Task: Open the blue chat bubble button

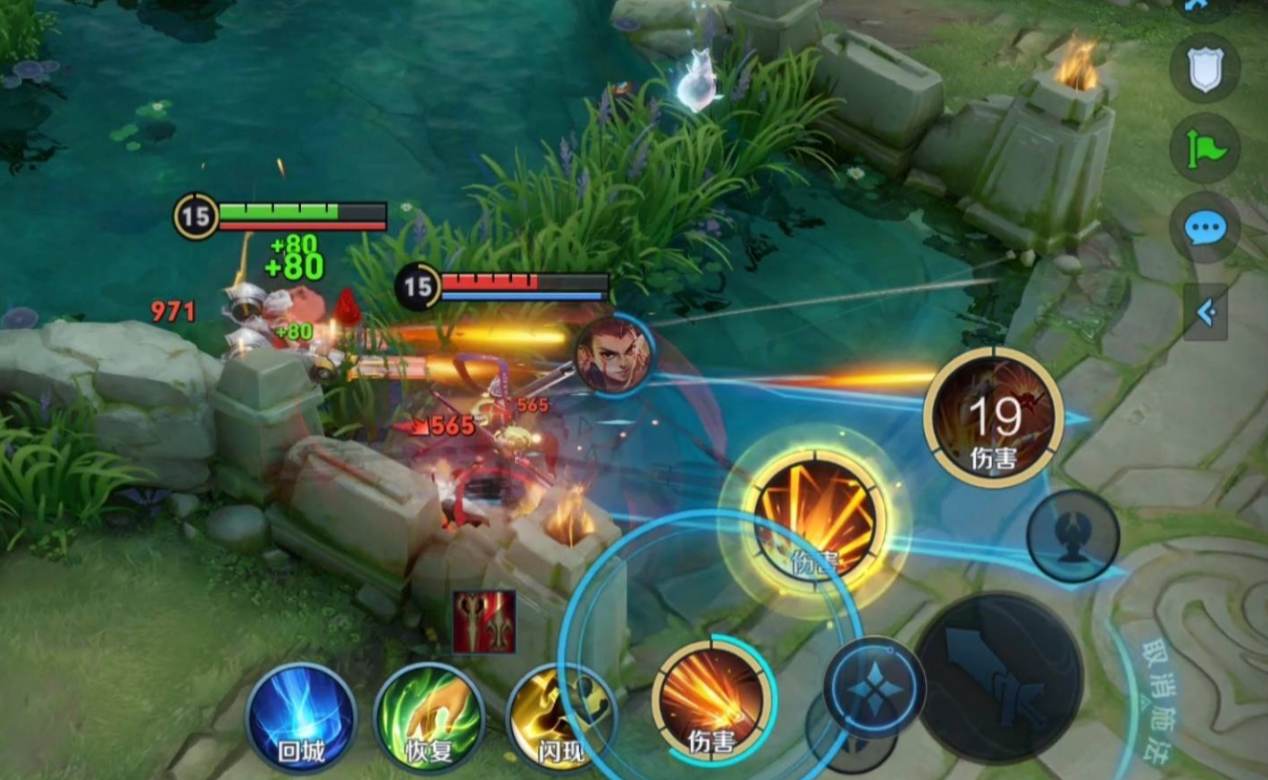Action: click(x=1205, y=228)
